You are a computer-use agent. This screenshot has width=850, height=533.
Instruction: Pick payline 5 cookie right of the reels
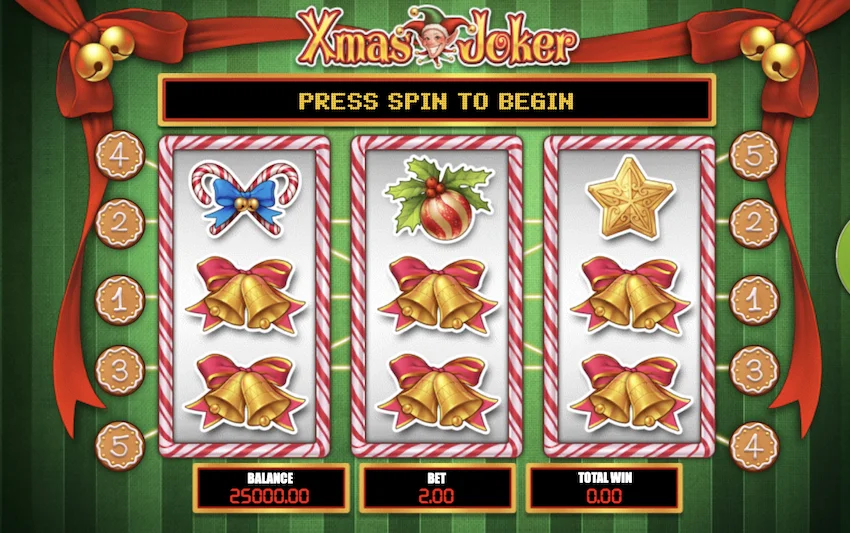coord(754,158)
